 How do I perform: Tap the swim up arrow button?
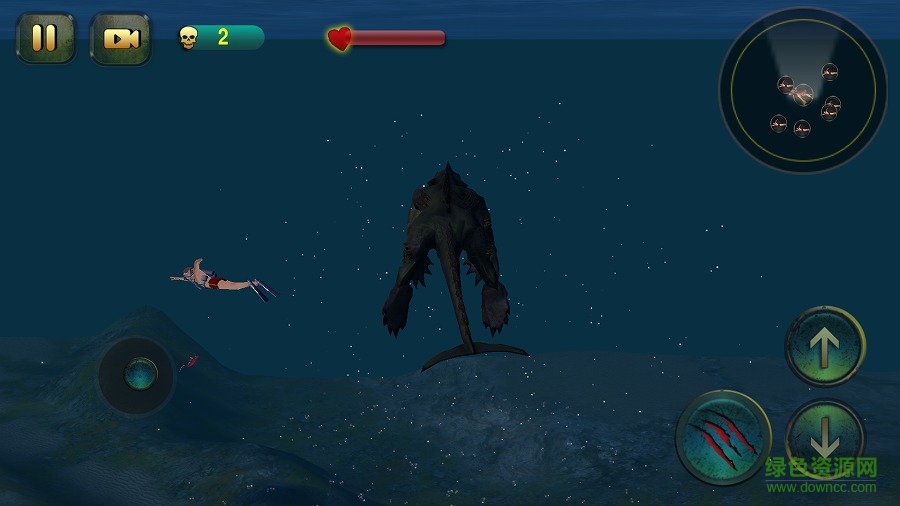click(825, 346)
